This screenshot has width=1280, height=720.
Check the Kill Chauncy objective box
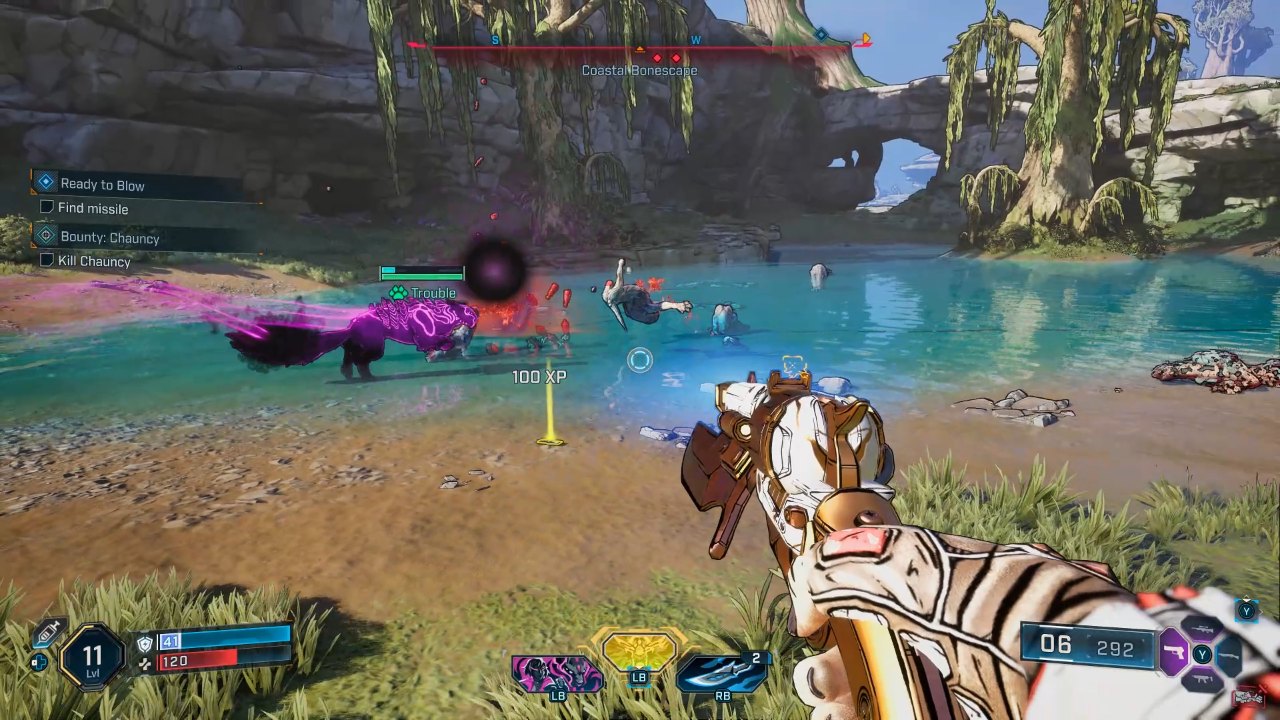coord(46,260)
